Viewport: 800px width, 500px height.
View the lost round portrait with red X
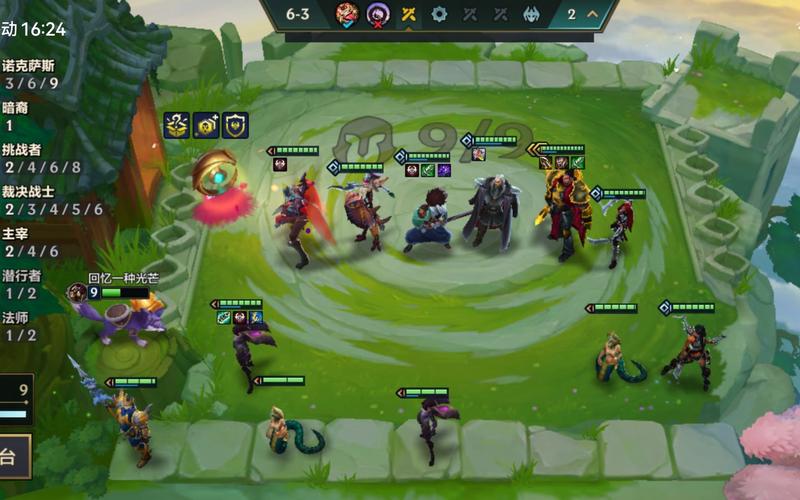click(x=377, y=14)
